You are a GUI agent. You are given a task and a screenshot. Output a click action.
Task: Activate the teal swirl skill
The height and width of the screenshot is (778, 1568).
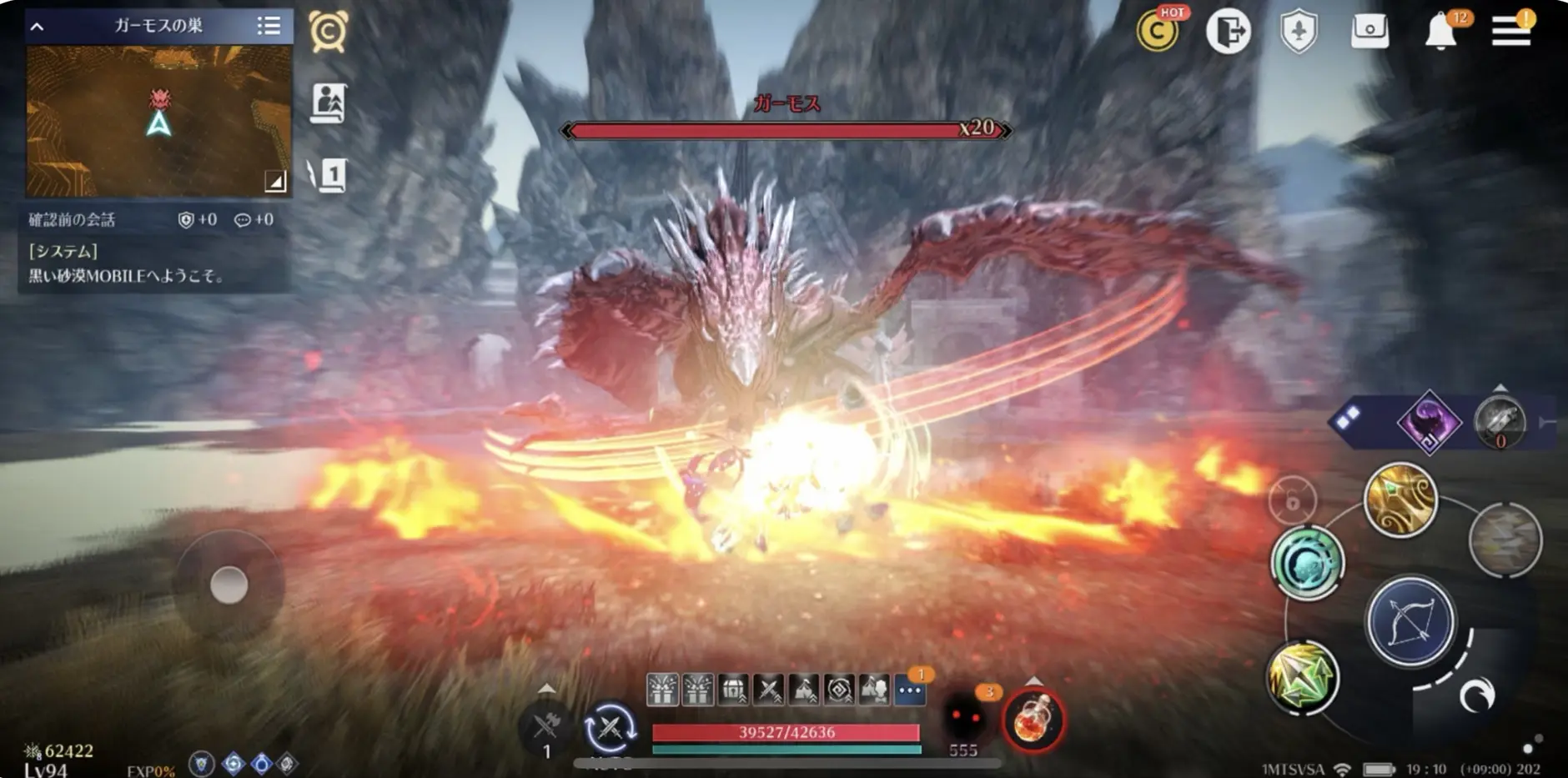point(1307,564)
